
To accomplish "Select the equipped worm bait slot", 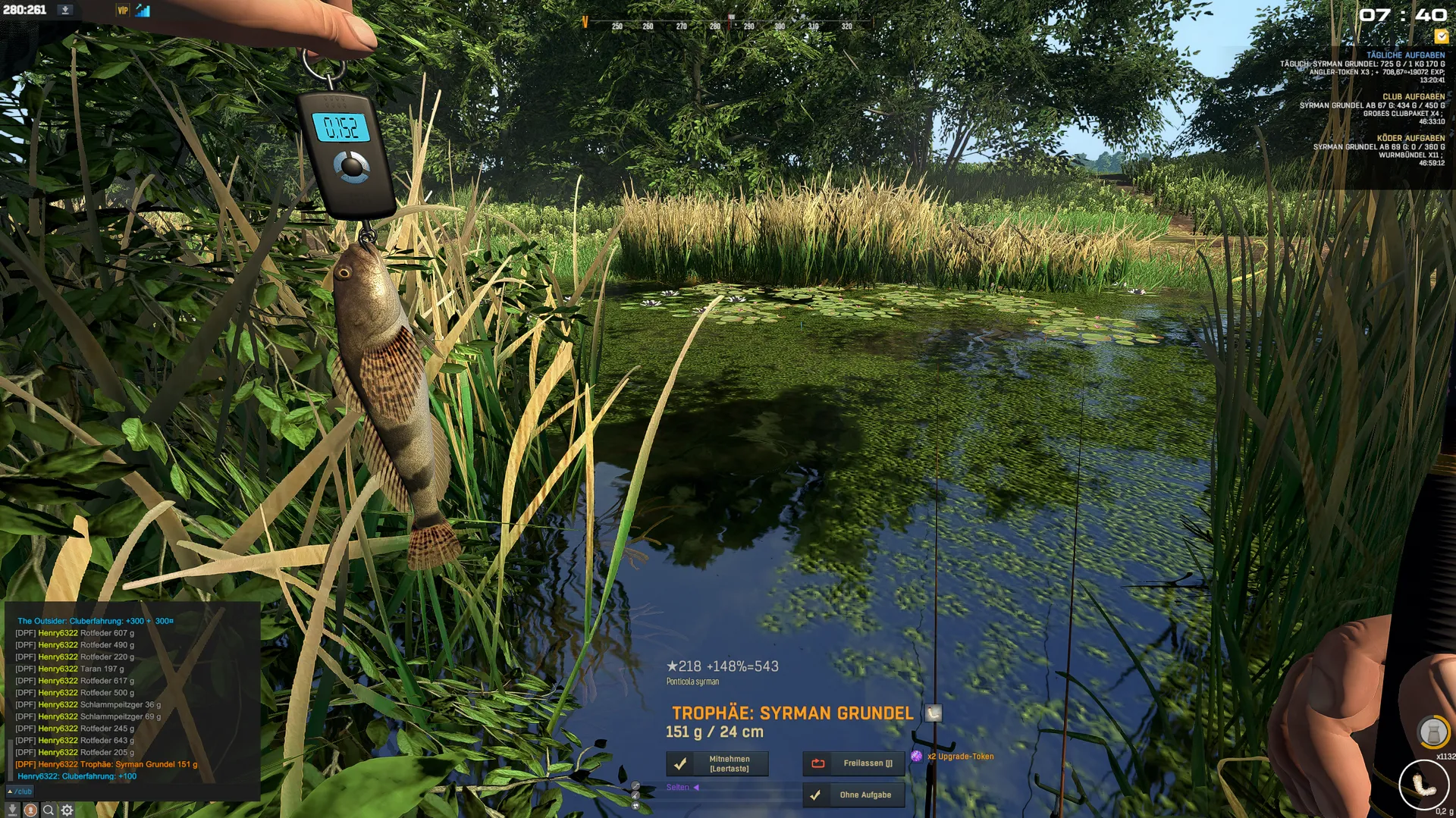I will click(x=1423, y=785).
